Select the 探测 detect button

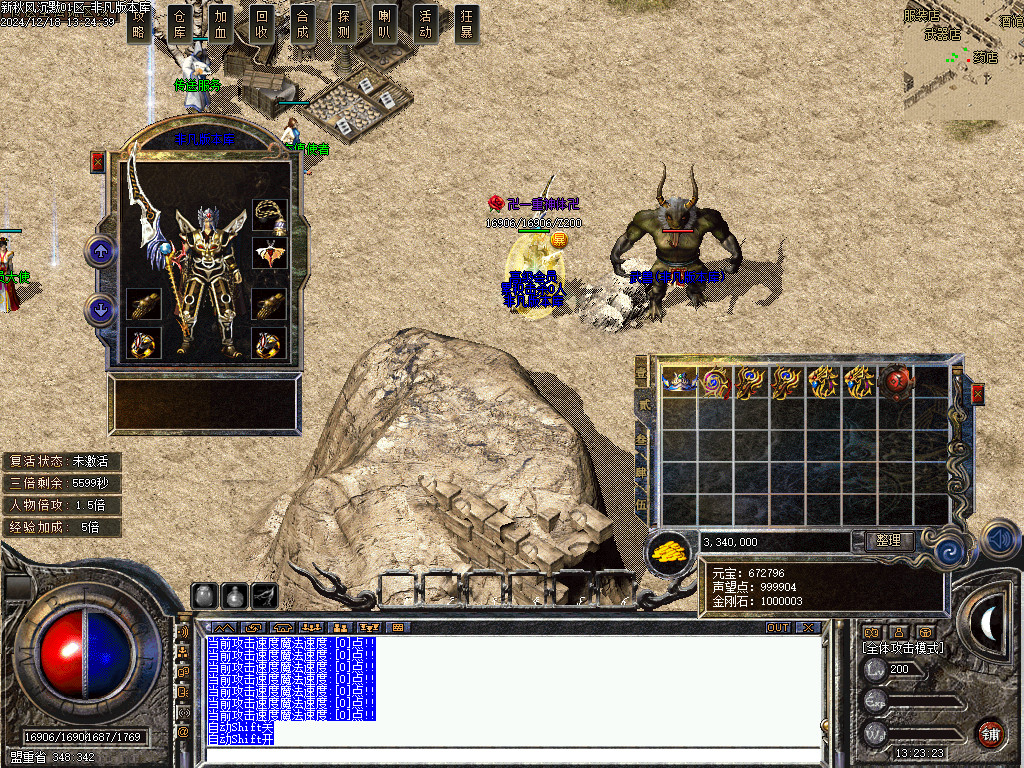coord(344,24)
